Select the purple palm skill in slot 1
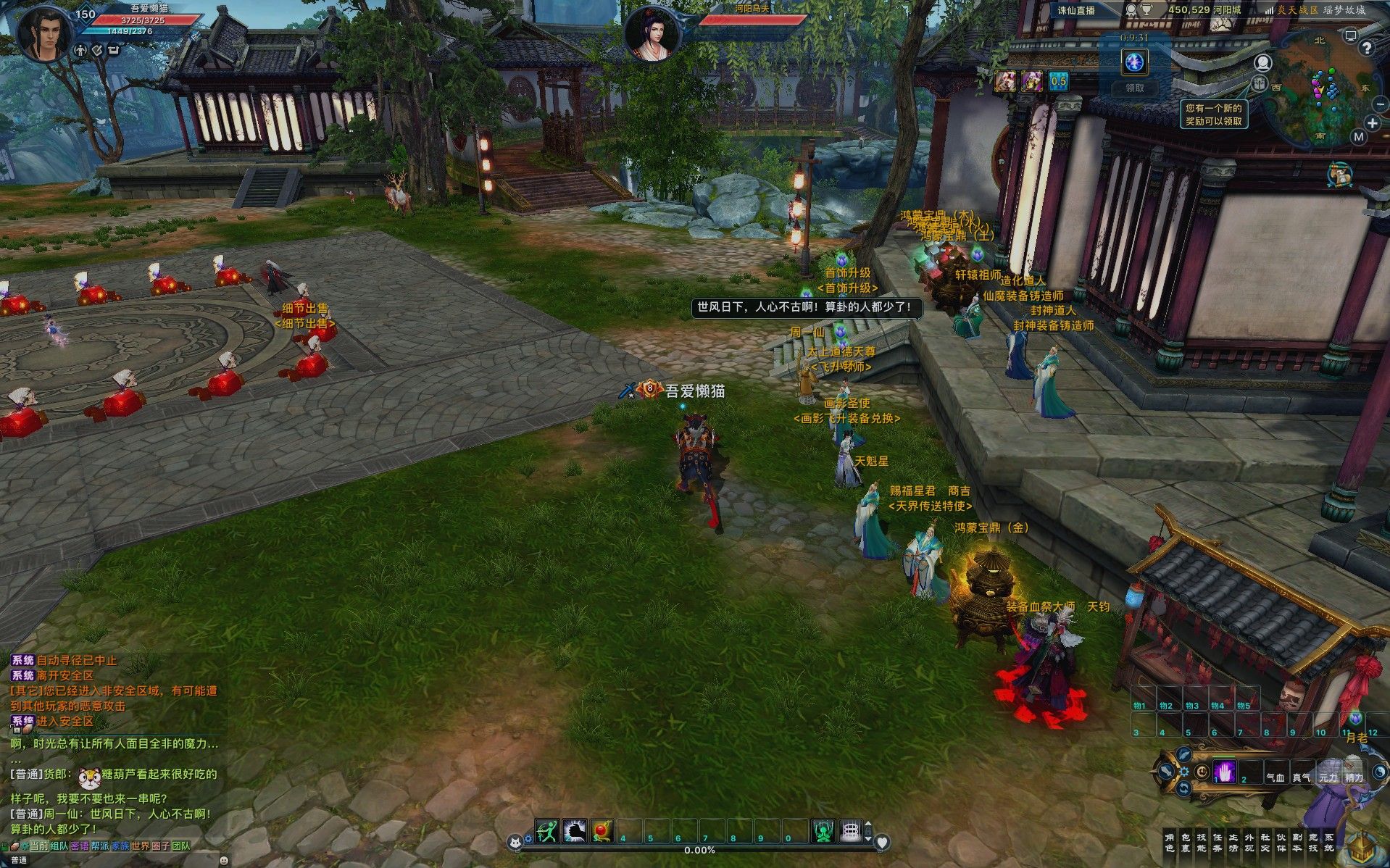The image size is (1390, 868). coord(1225,771)
